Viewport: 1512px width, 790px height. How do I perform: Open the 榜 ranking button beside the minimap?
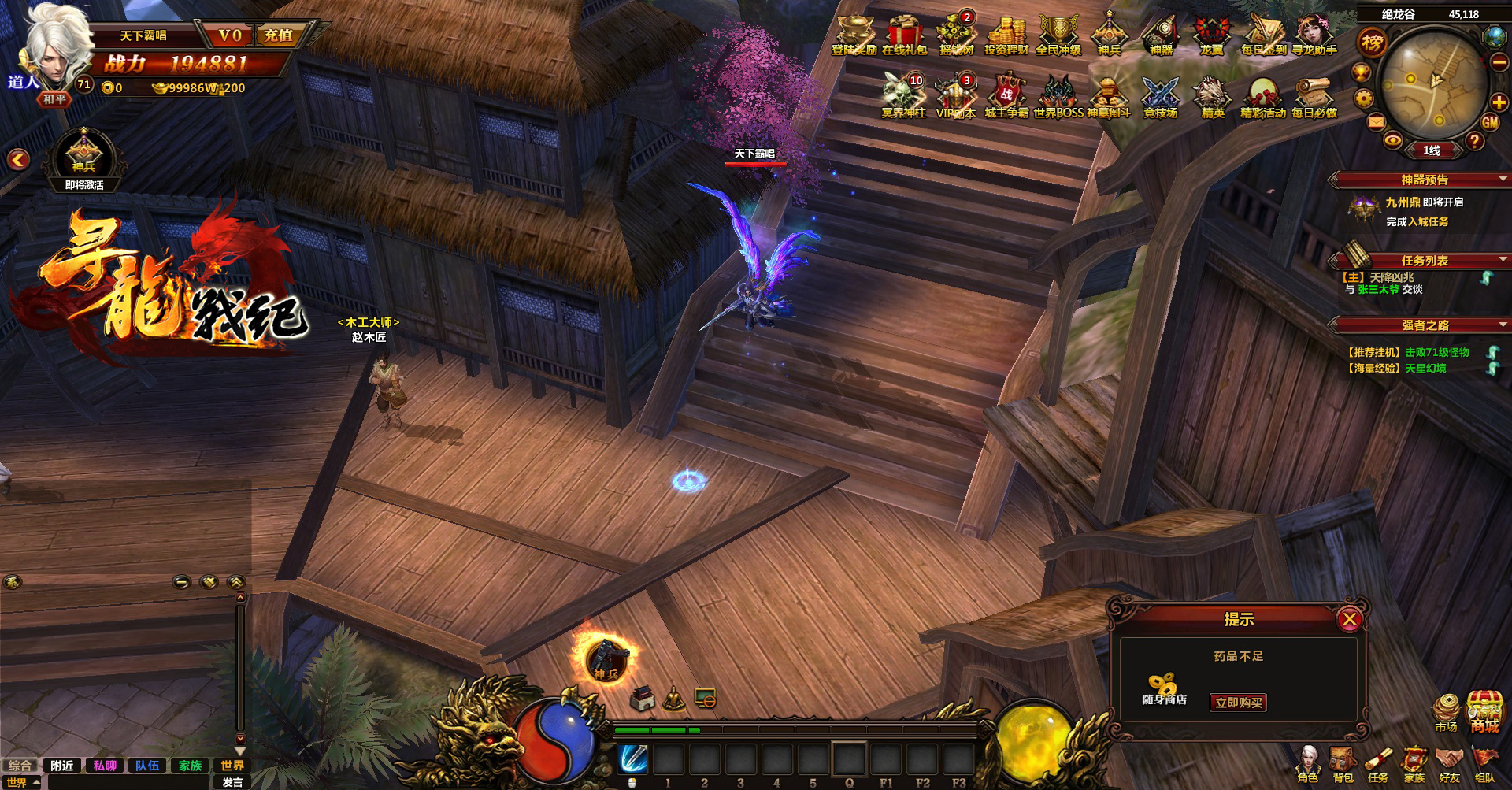pyautogui.click(x=1372, y=43)
